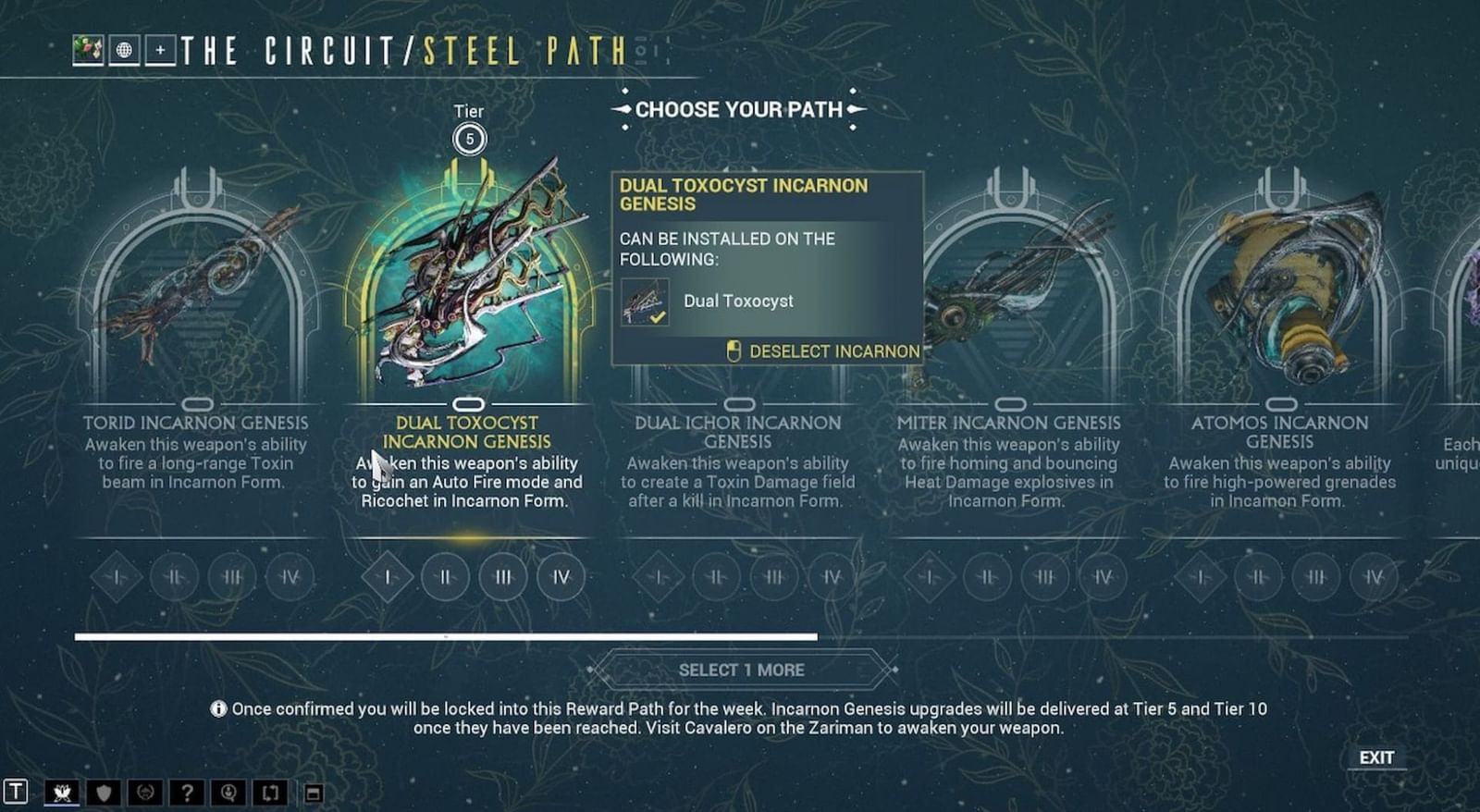Screen dimensions: 1480x812
Task: Open the Lotus alerts icon on the taskbar
Action: click(61, 792)
